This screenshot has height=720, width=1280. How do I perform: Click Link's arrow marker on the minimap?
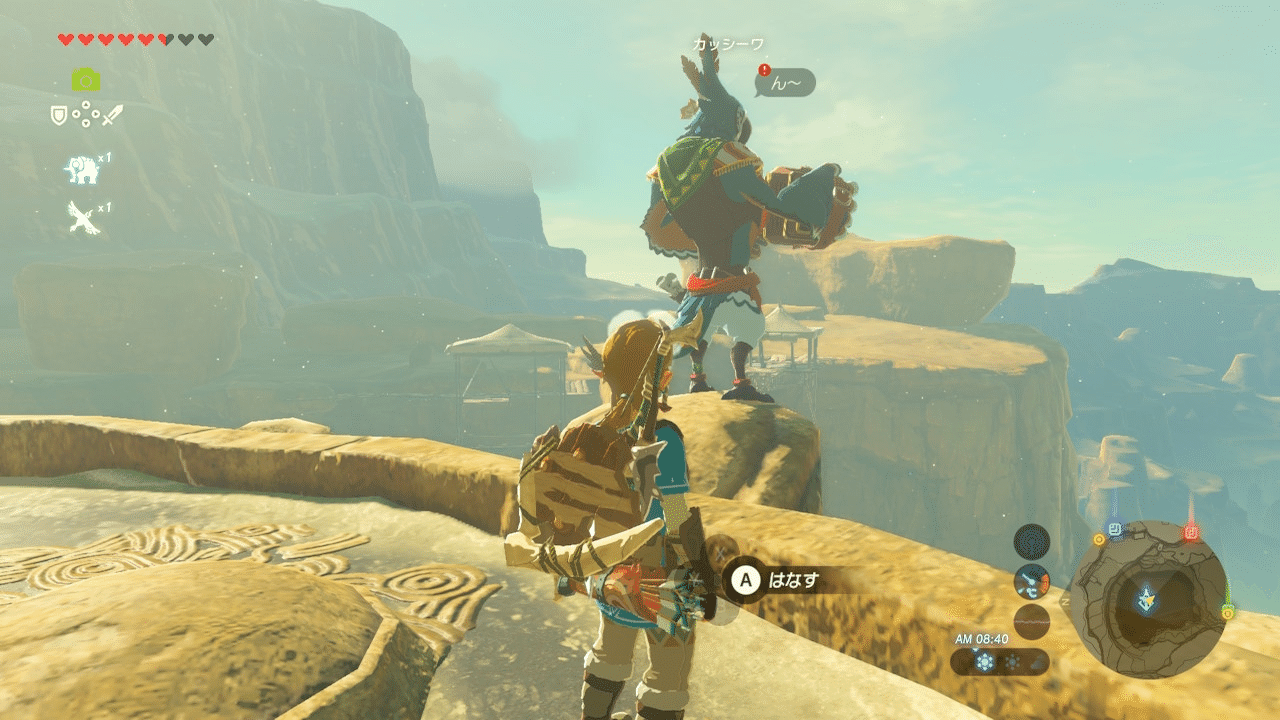tap(1147, 600)
